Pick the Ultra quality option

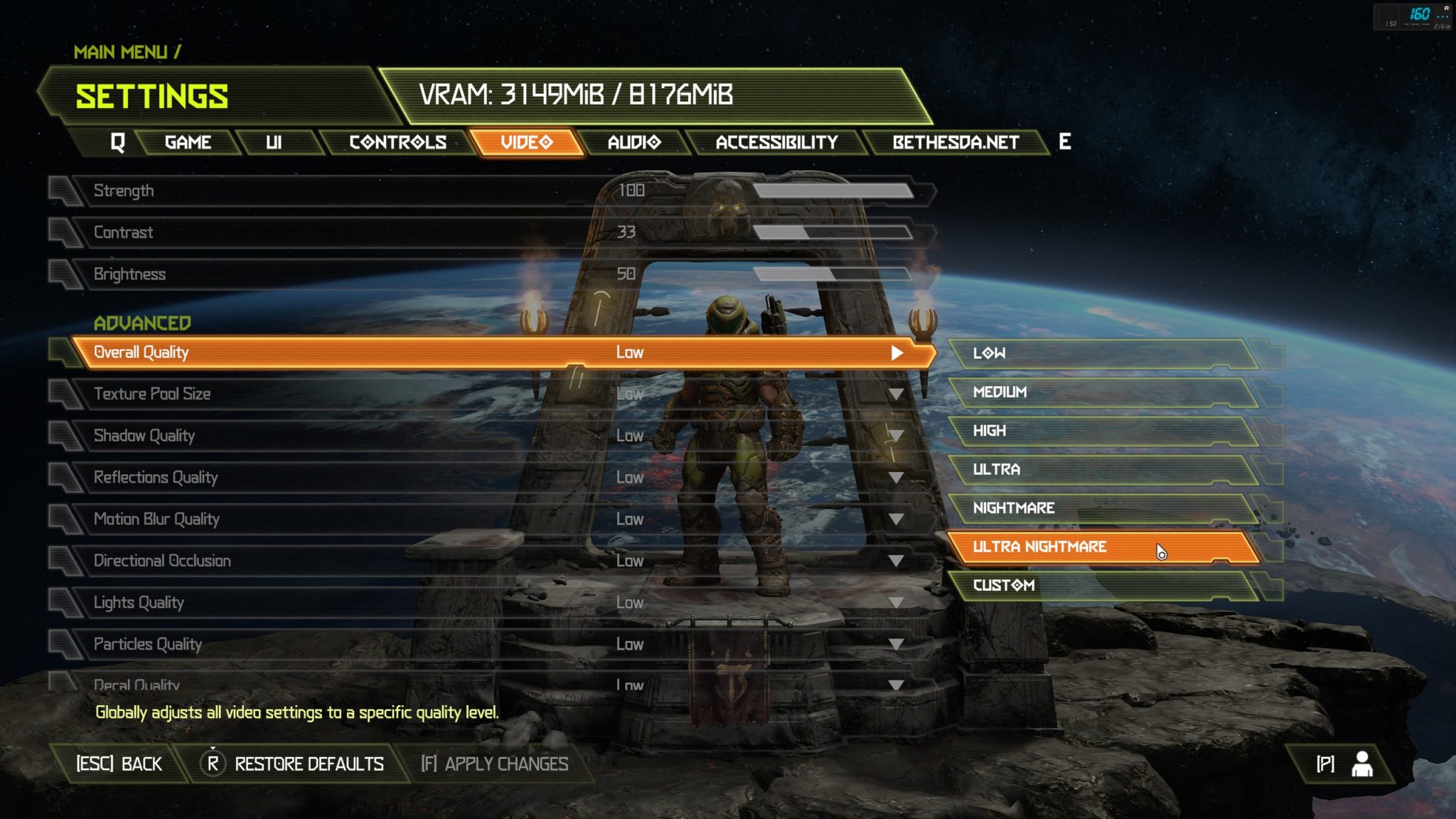tap(1102, 469)
